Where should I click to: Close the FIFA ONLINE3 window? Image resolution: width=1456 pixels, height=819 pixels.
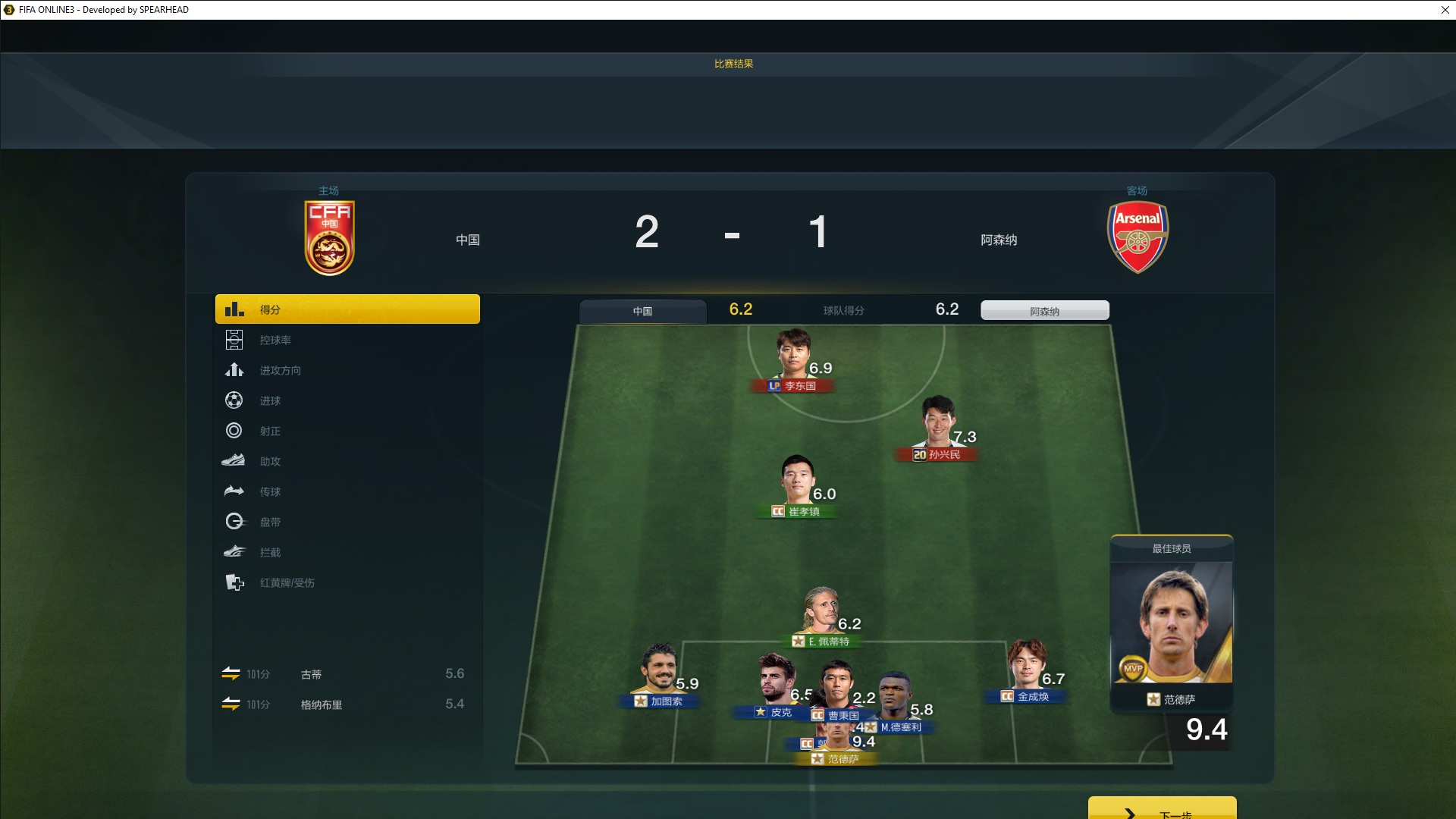click(x=1445, y=10)
